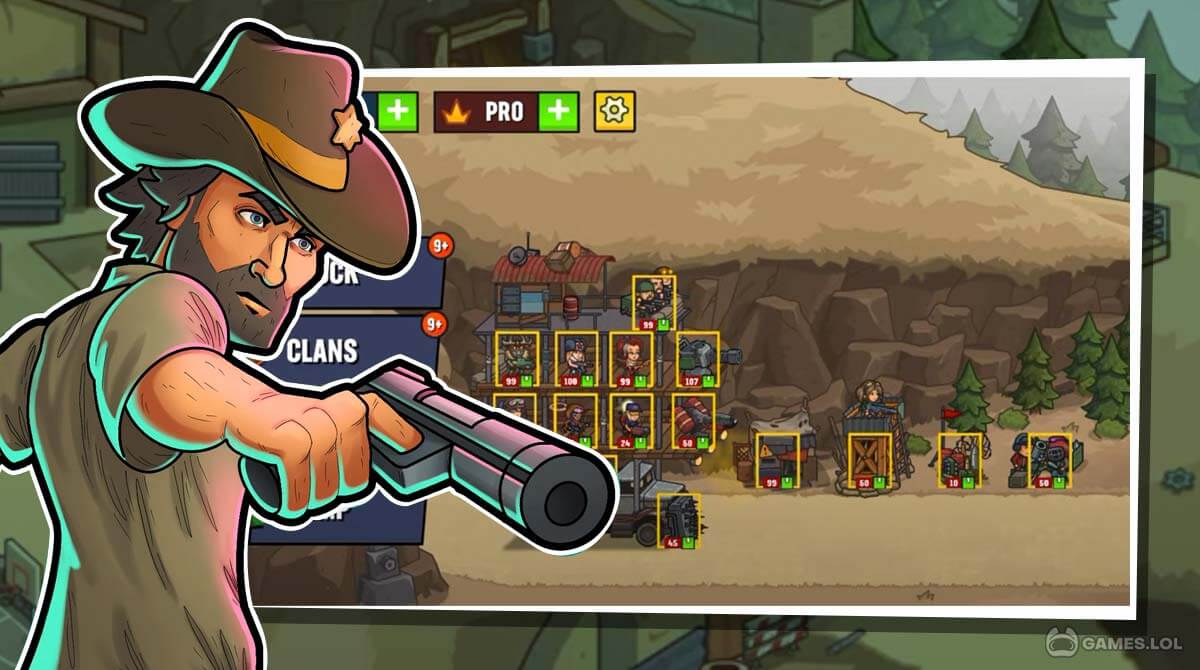Open the settings gear menu
The image size is (1200, 670).
click(615, 111)
